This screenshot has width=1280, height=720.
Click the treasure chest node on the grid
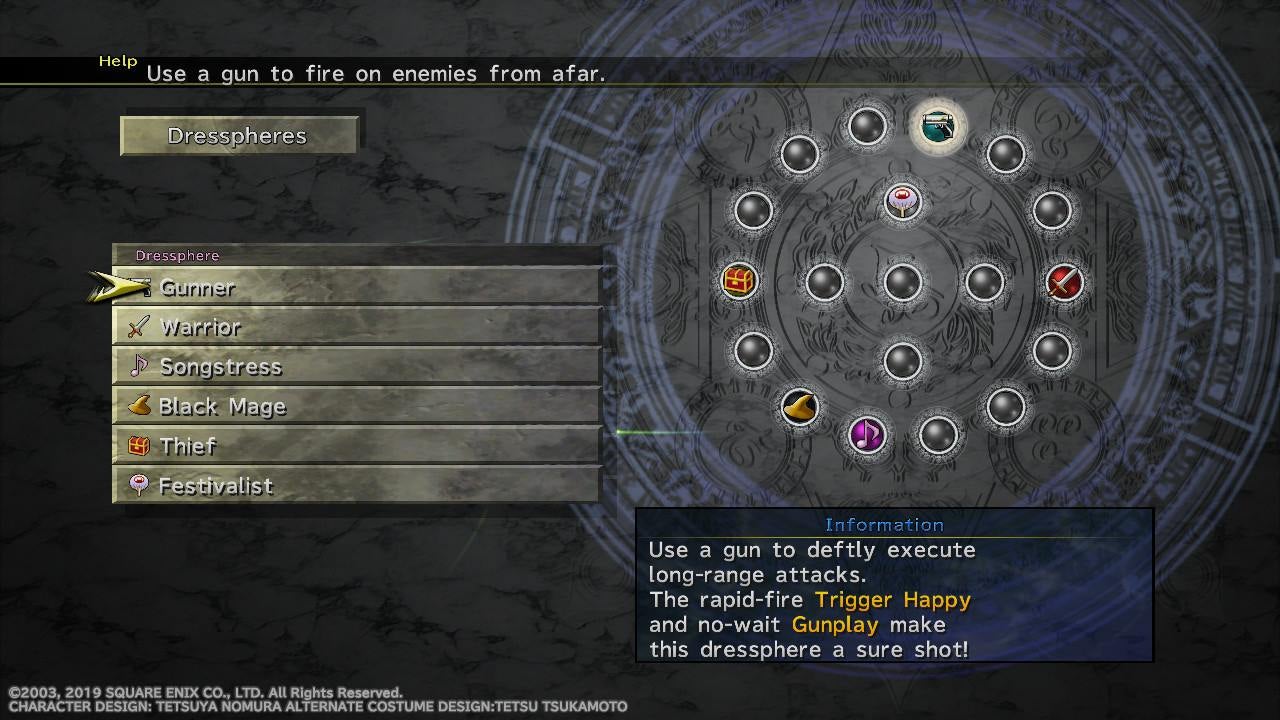[739, 281]
